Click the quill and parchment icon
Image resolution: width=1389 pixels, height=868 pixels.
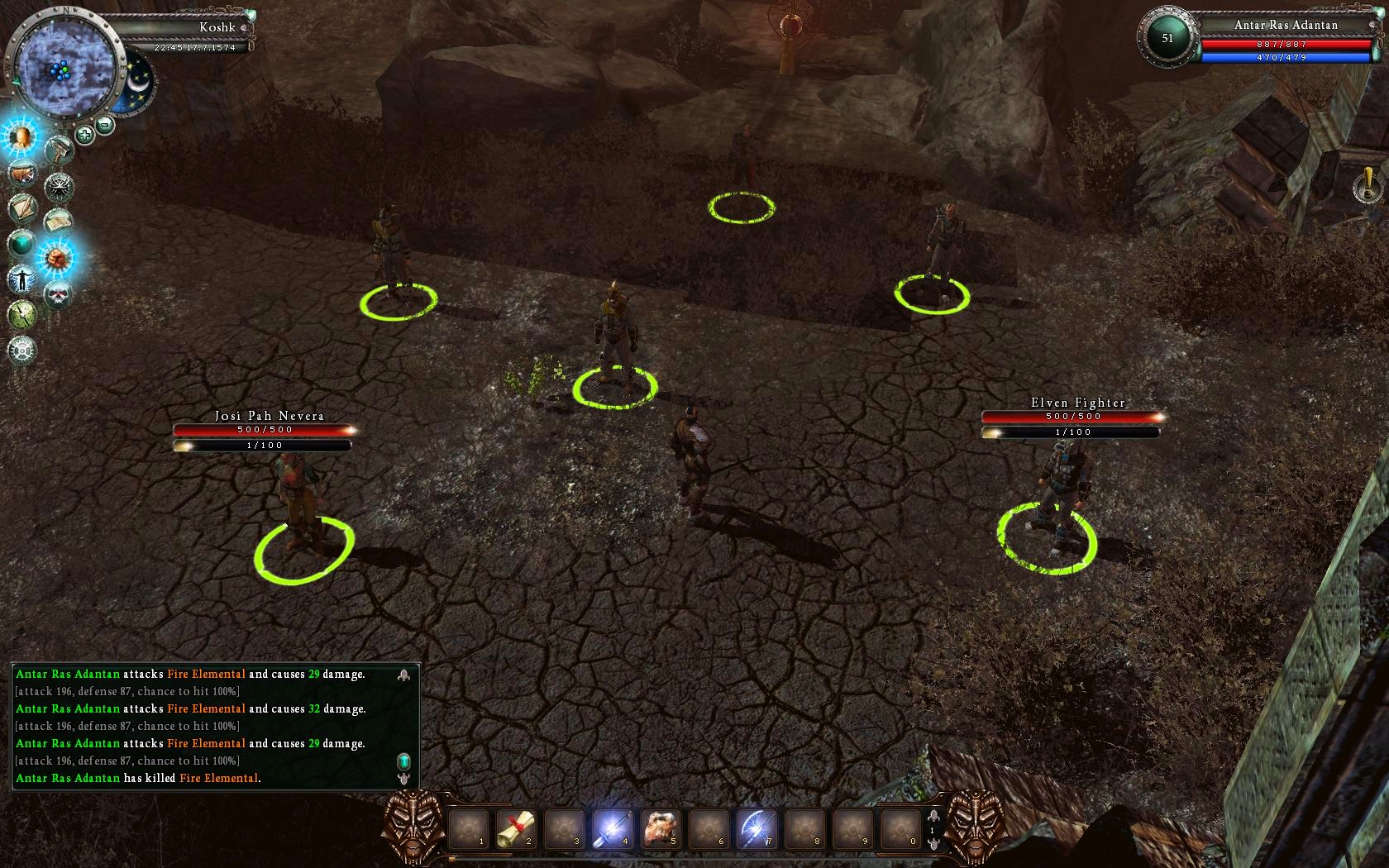pos(22,207)
